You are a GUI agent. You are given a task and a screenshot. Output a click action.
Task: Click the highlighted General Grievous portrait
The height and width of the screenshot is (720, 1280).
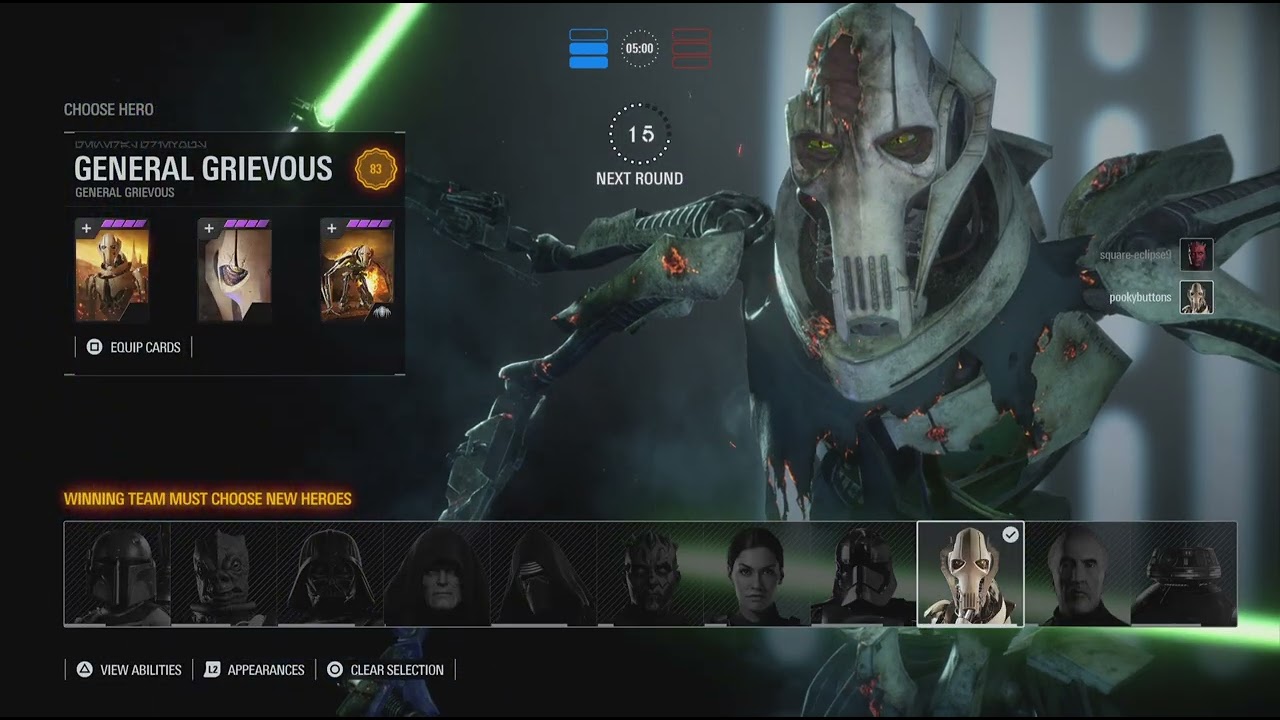point(970,575)
